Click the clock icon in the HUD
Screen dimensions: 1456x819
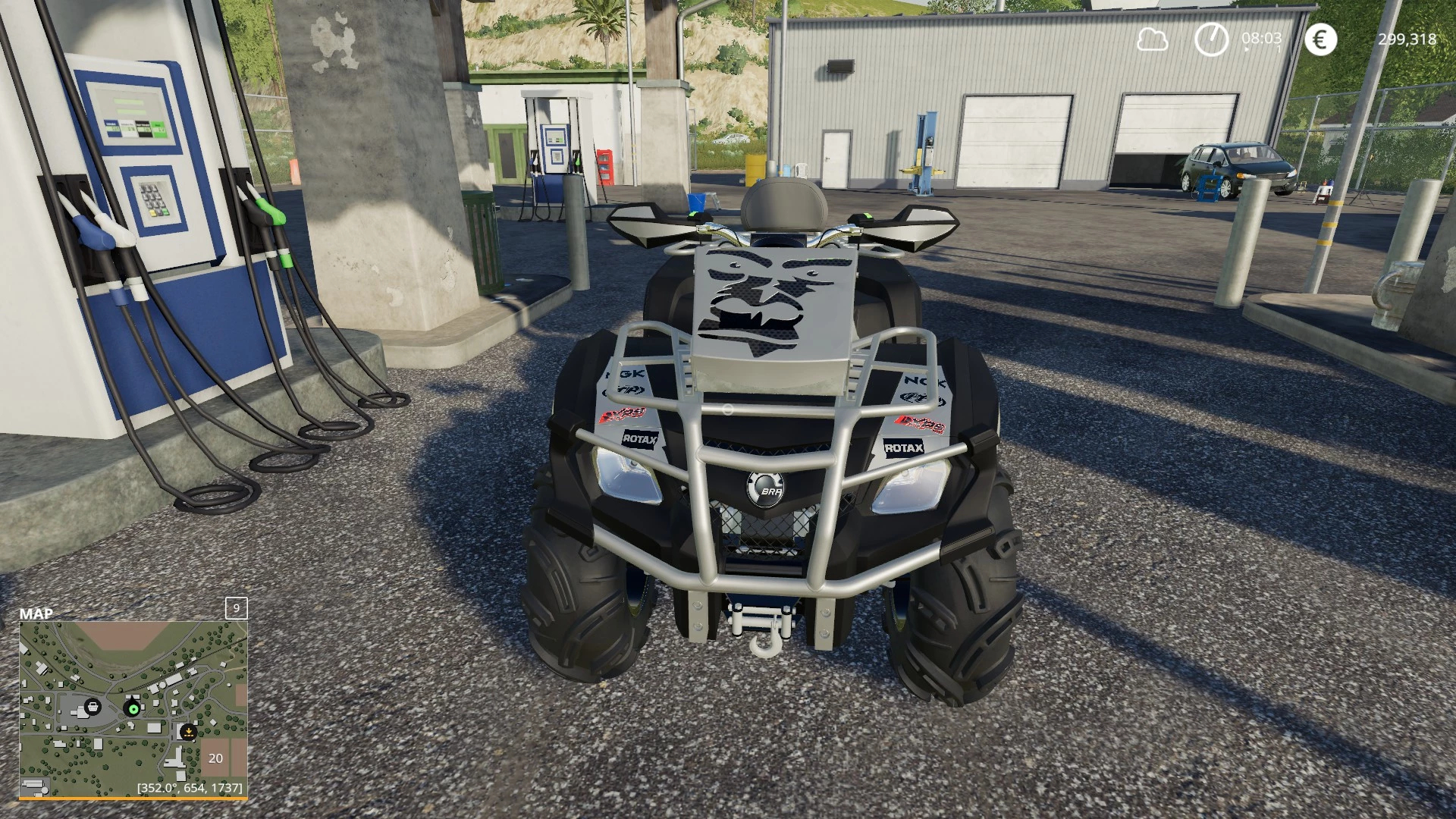pyautogui.click(x=1211, y=39)
